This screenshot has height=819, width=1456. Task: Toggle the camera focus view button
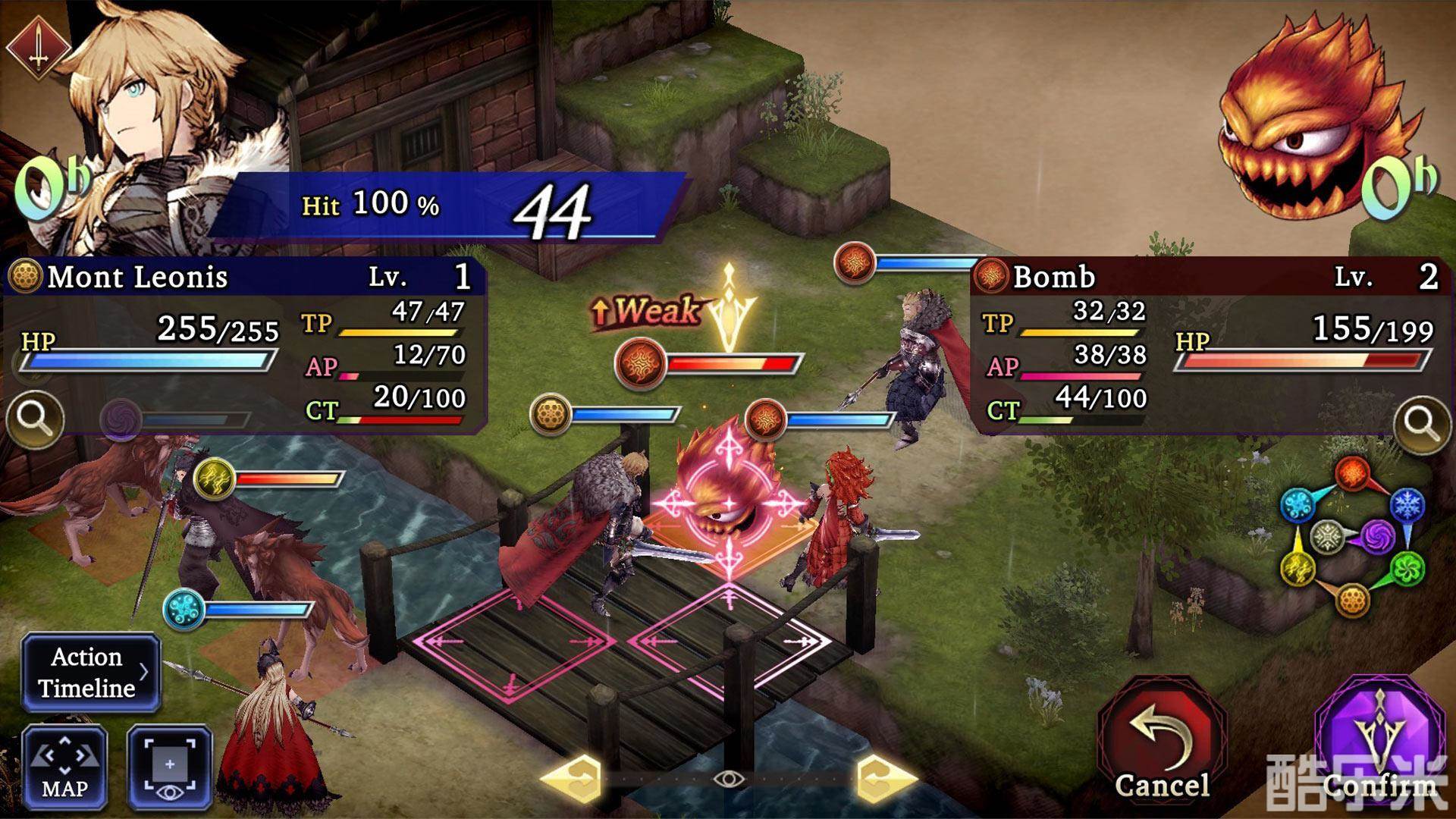point(169,767)
